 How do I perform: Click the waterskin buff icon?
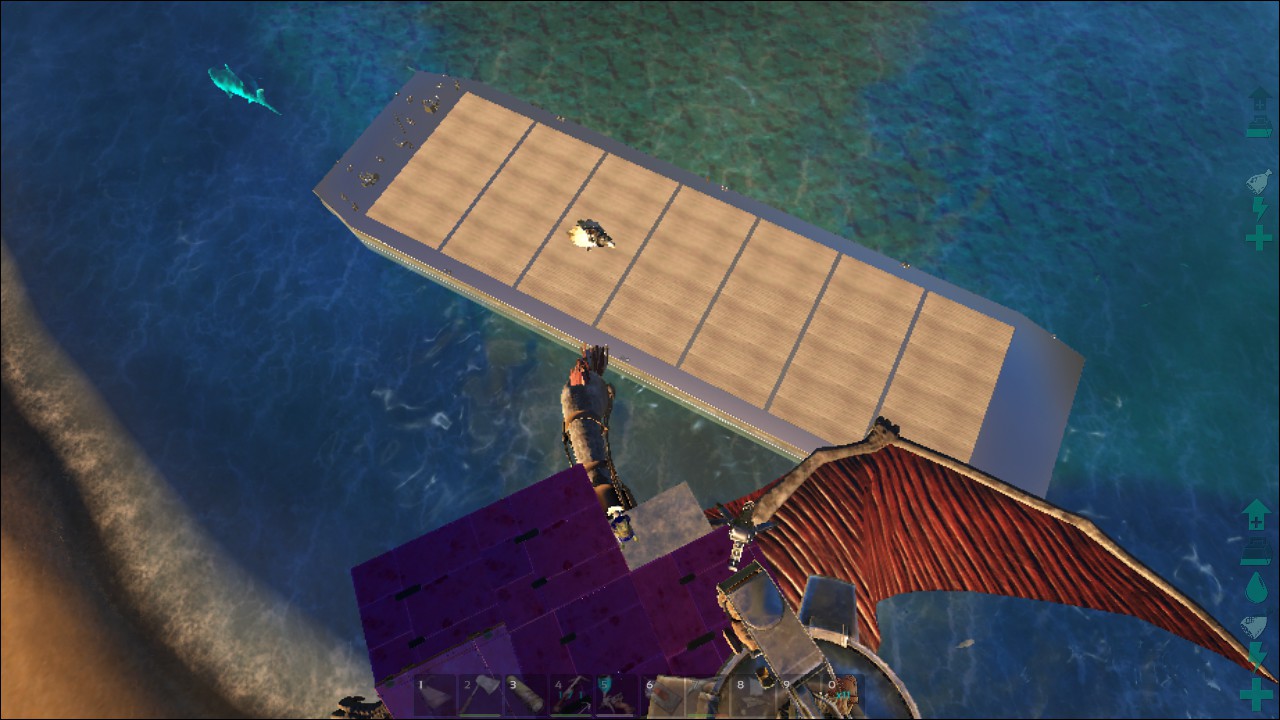tap(1259, 180)
